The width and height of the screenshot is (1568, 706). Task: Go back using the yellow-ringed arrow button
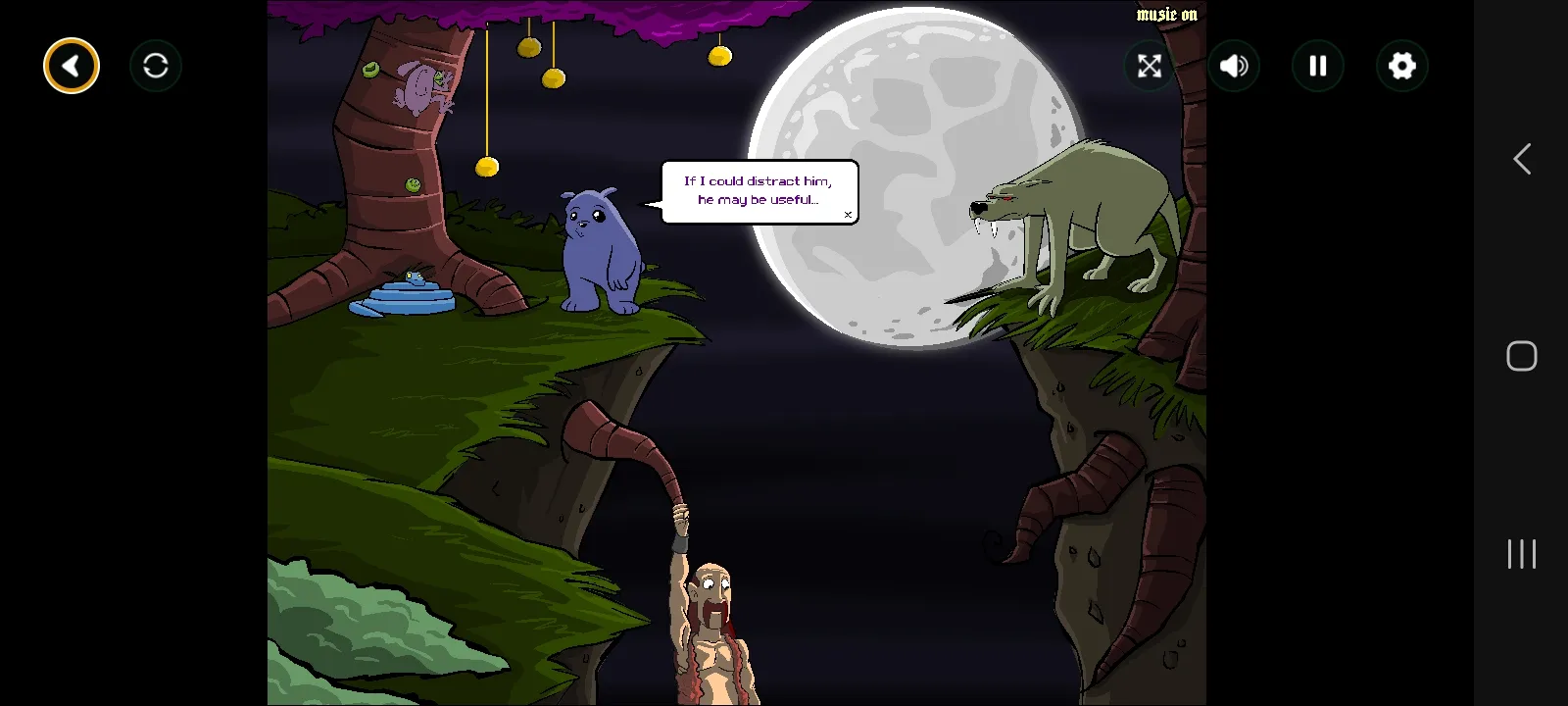coord(72,66)
